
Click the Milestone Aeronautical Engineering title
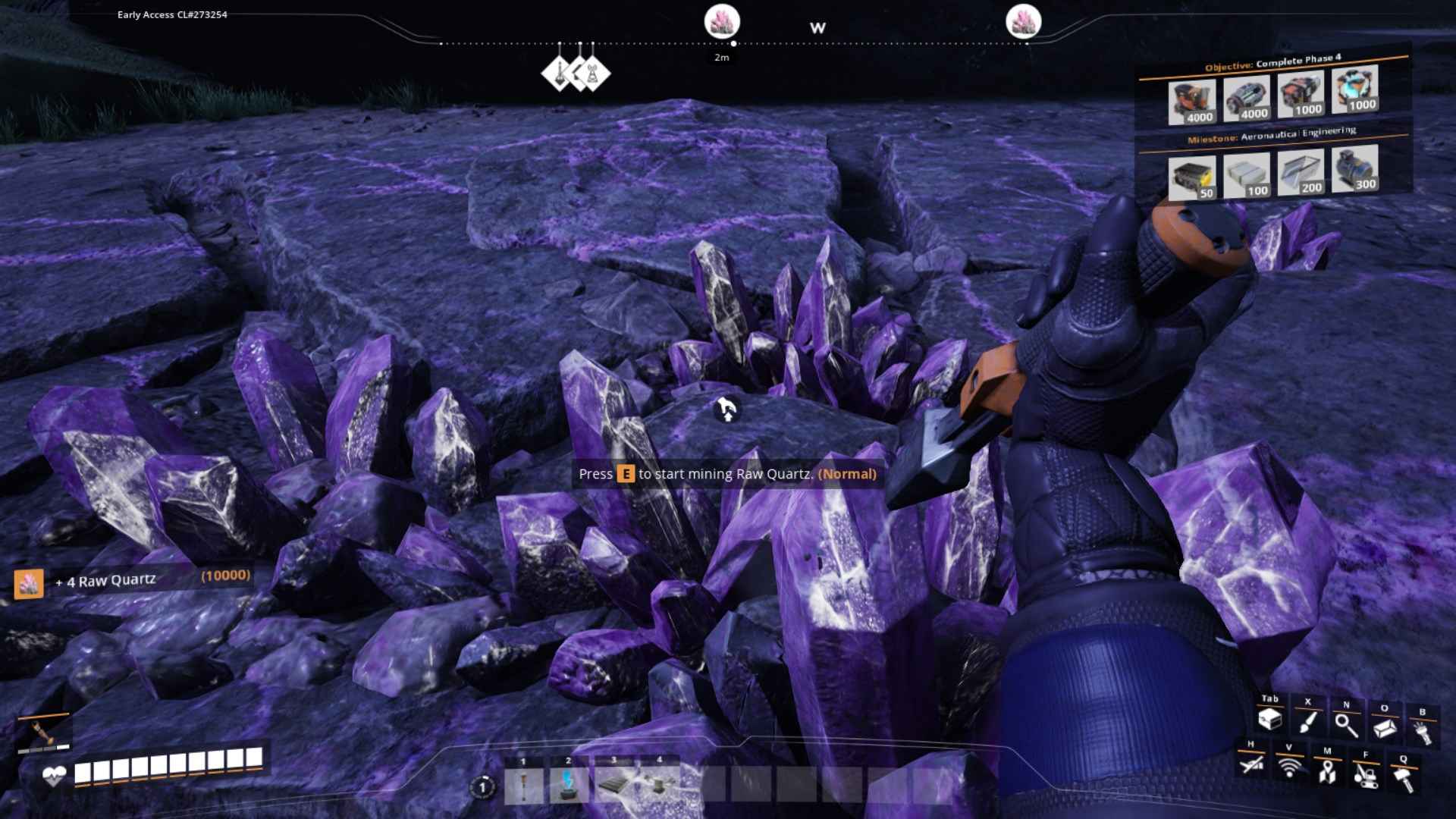pos(1271,135)
